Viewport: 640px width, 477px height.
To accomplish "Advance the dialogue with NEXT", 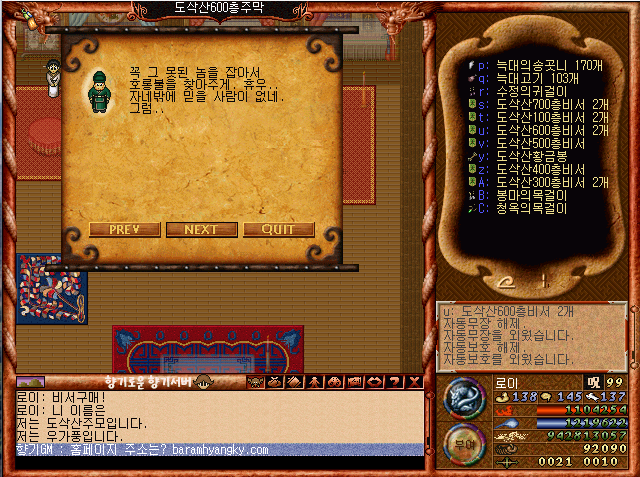I will (x=202, y=229).
